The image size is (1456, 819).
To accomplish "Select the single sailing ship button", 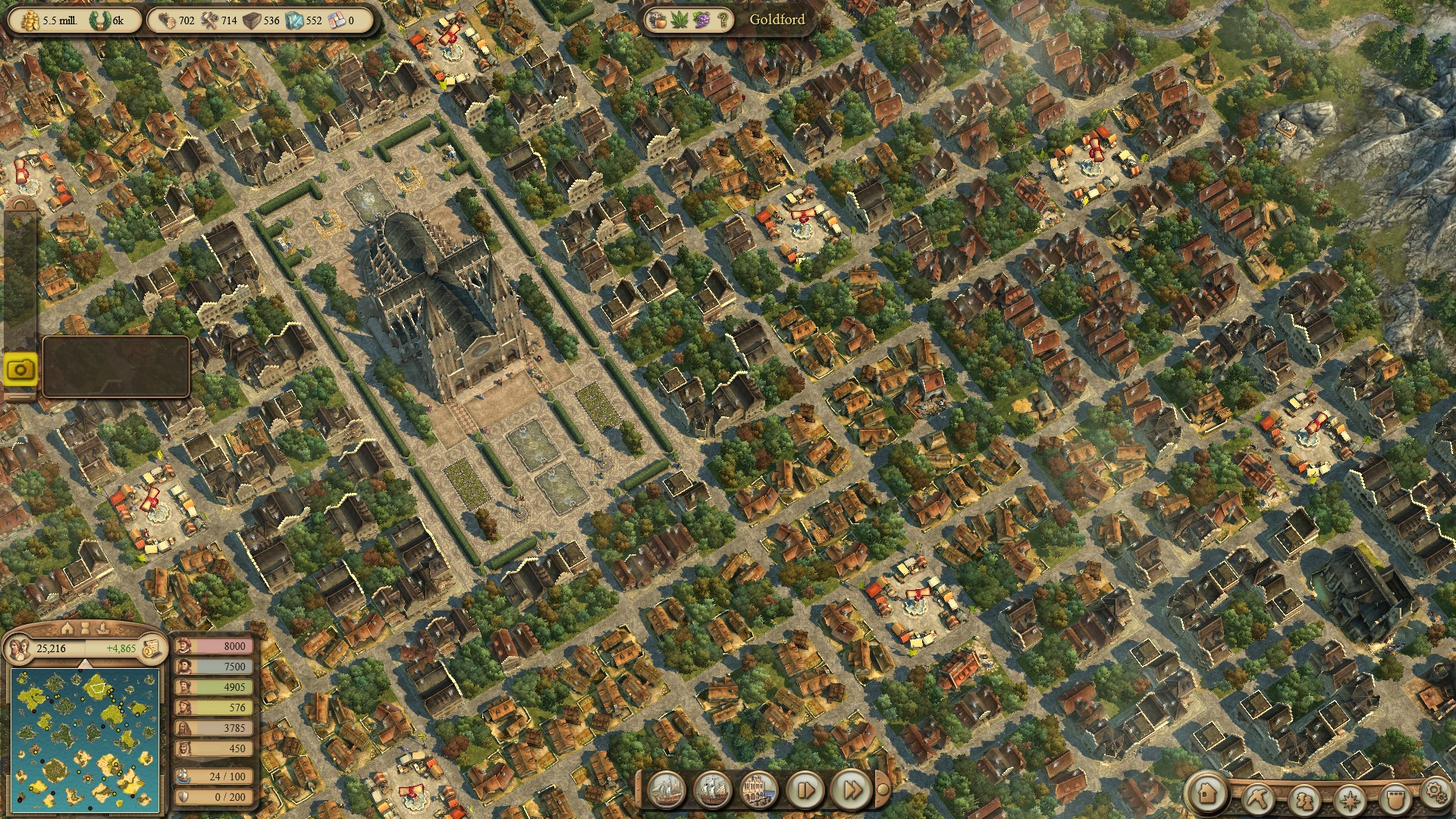I will (667, 791).
